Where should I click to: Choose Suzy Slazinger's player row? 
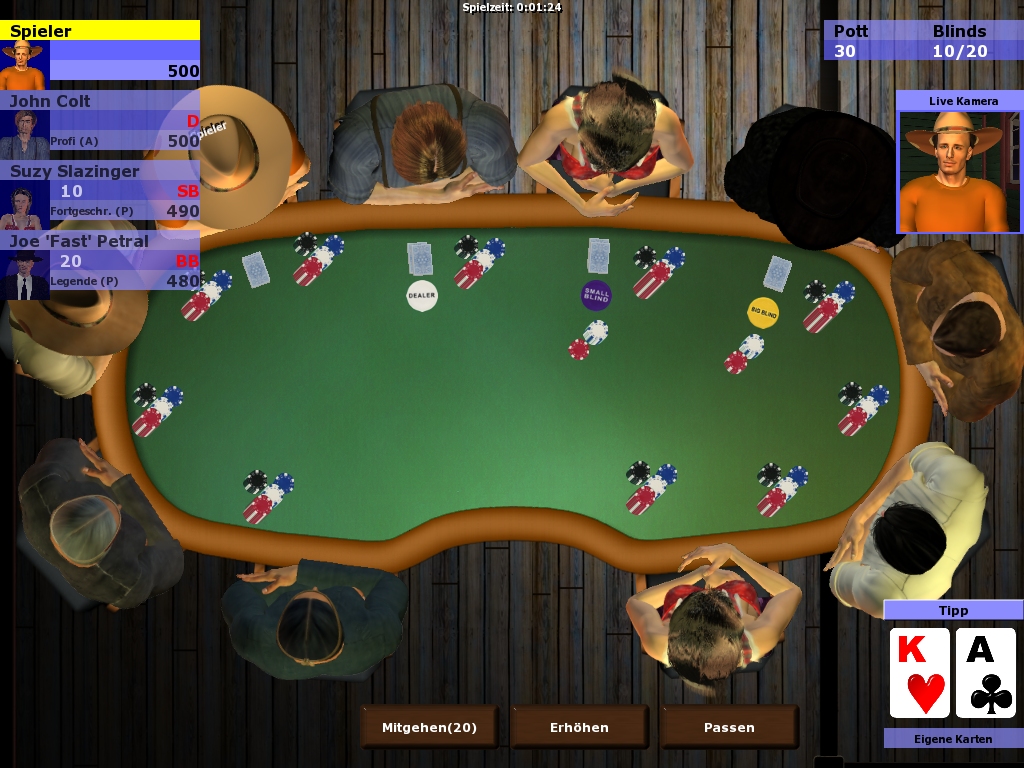point(100,191)
